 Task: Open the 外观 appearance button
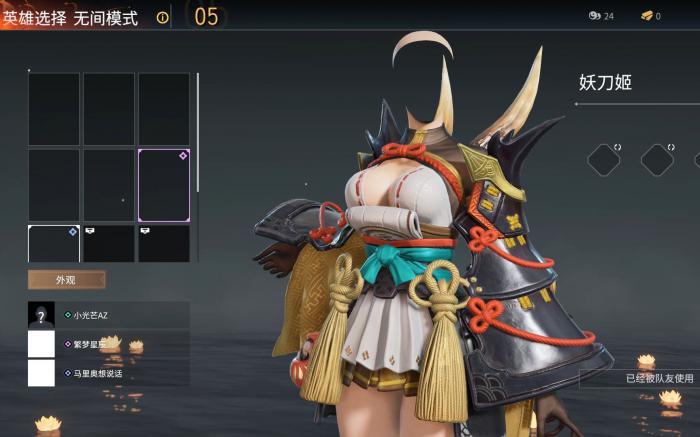(67, 280)
